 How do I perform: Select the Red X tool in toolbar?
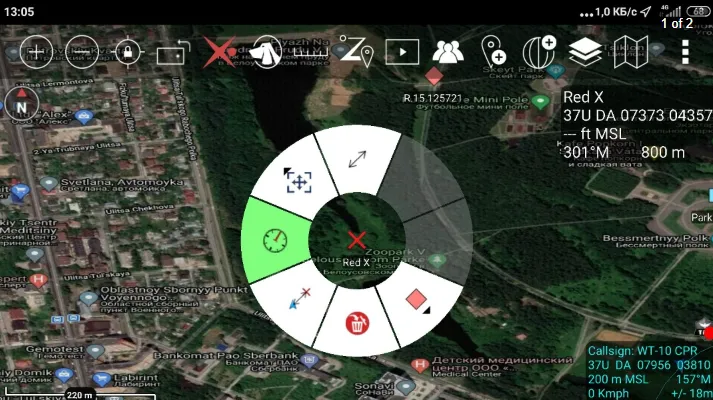coord(216,50)
